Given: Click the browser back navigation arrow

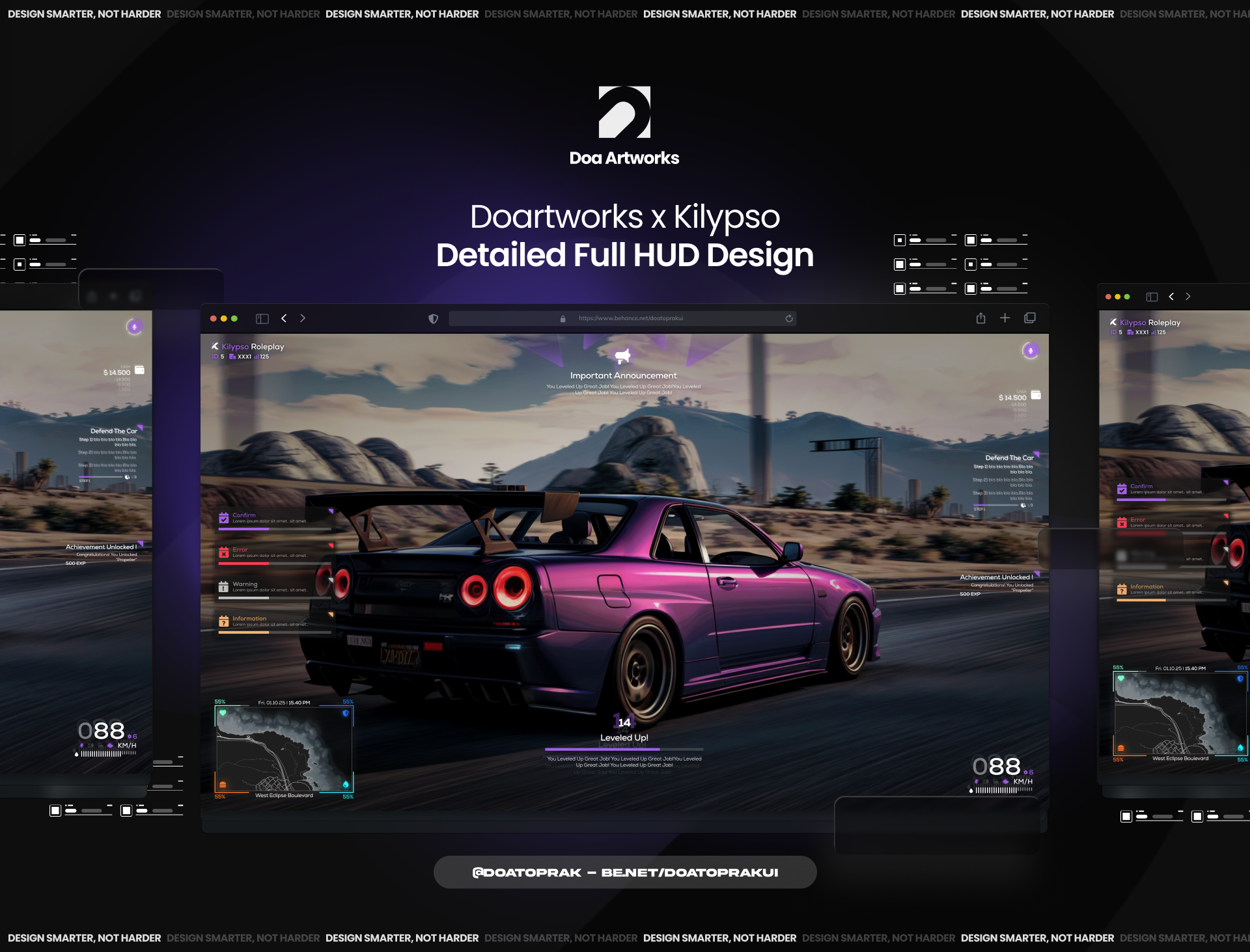Looking at the screenshot, I should point(284,318).
